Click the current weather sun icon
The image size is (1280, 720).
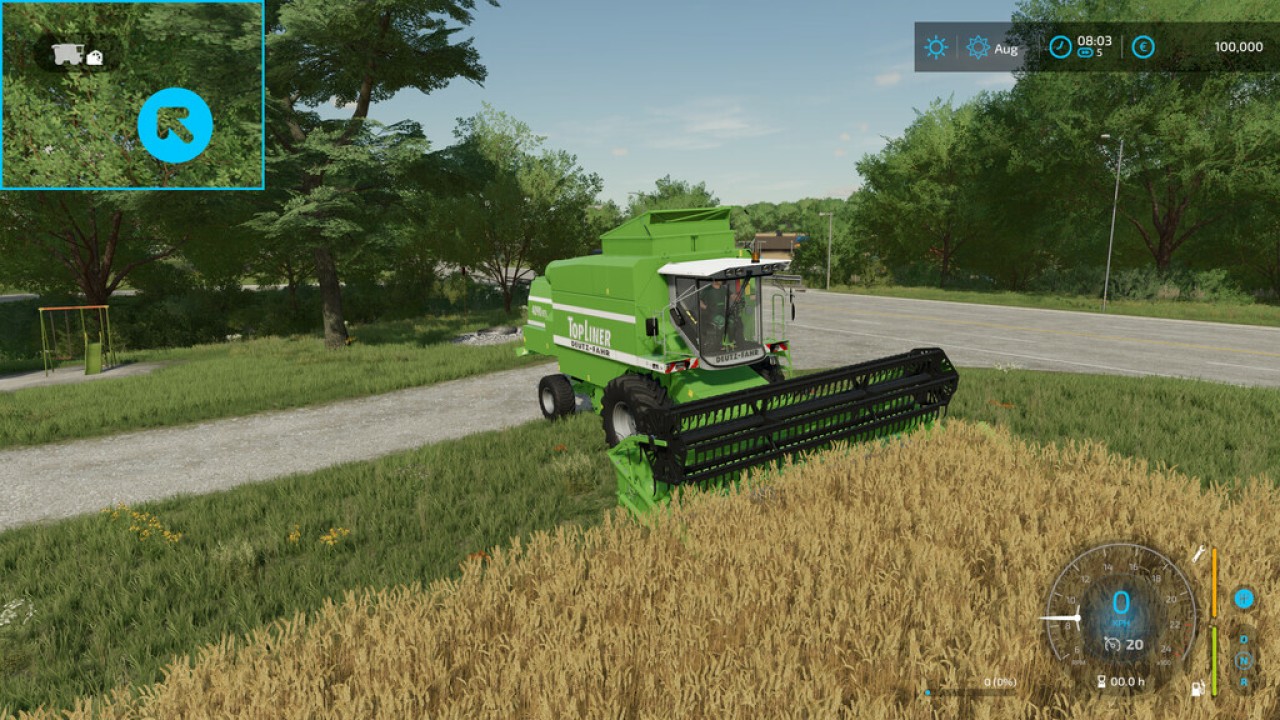933,47
